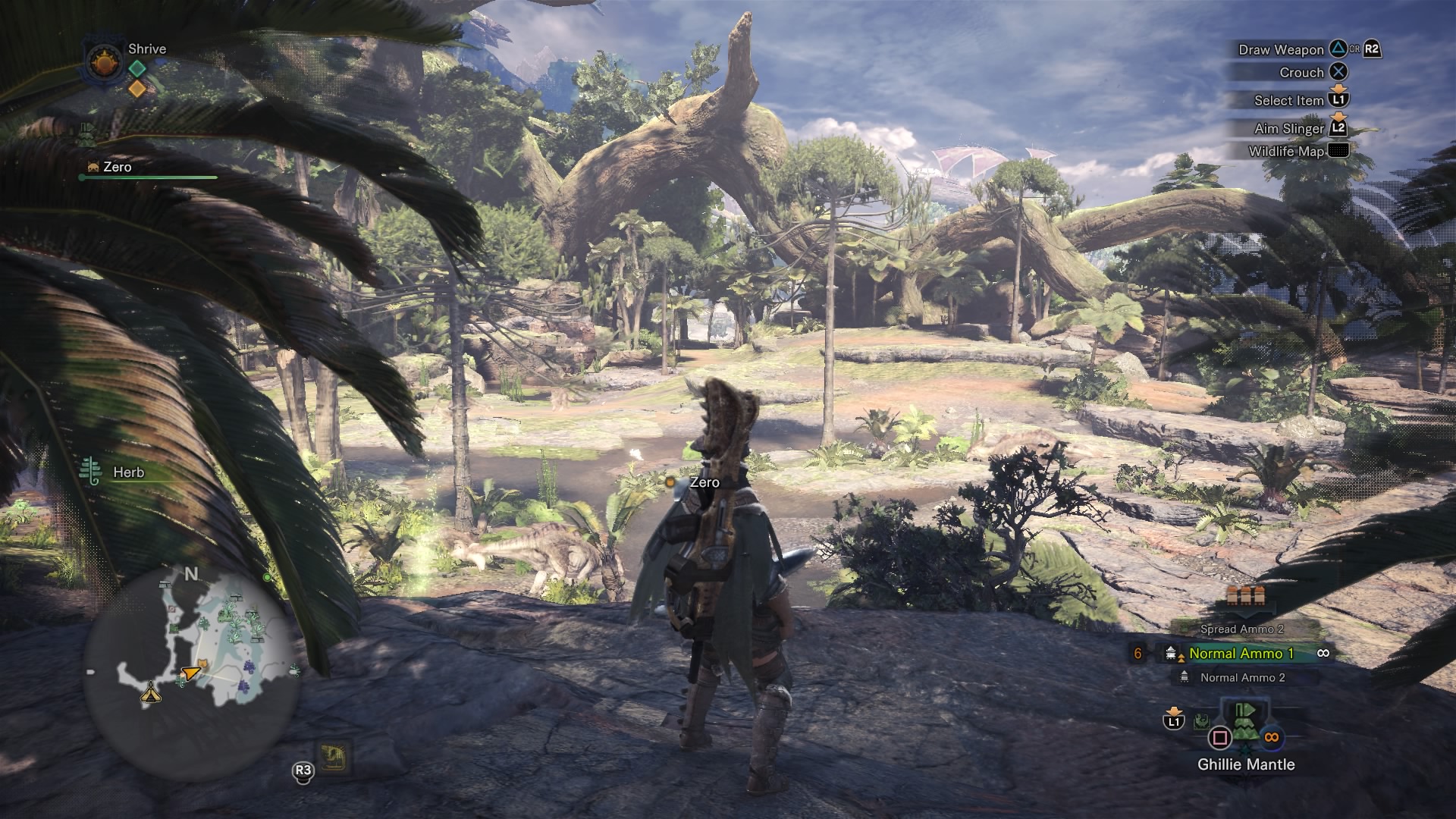The width and height of the screenshot is (1456, 819).
Task: Select the Ghillie Mantle item slot
Action: click(1244, 726)
